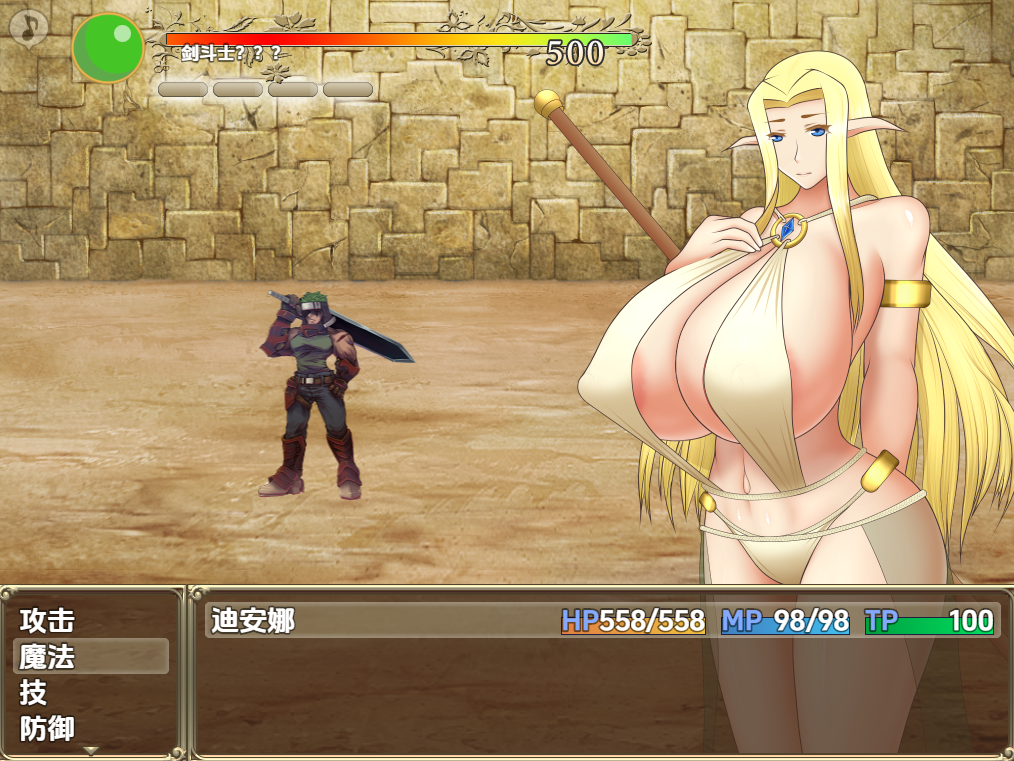
Task: Select the 魔法 magic command
Action: click(48, 657)
